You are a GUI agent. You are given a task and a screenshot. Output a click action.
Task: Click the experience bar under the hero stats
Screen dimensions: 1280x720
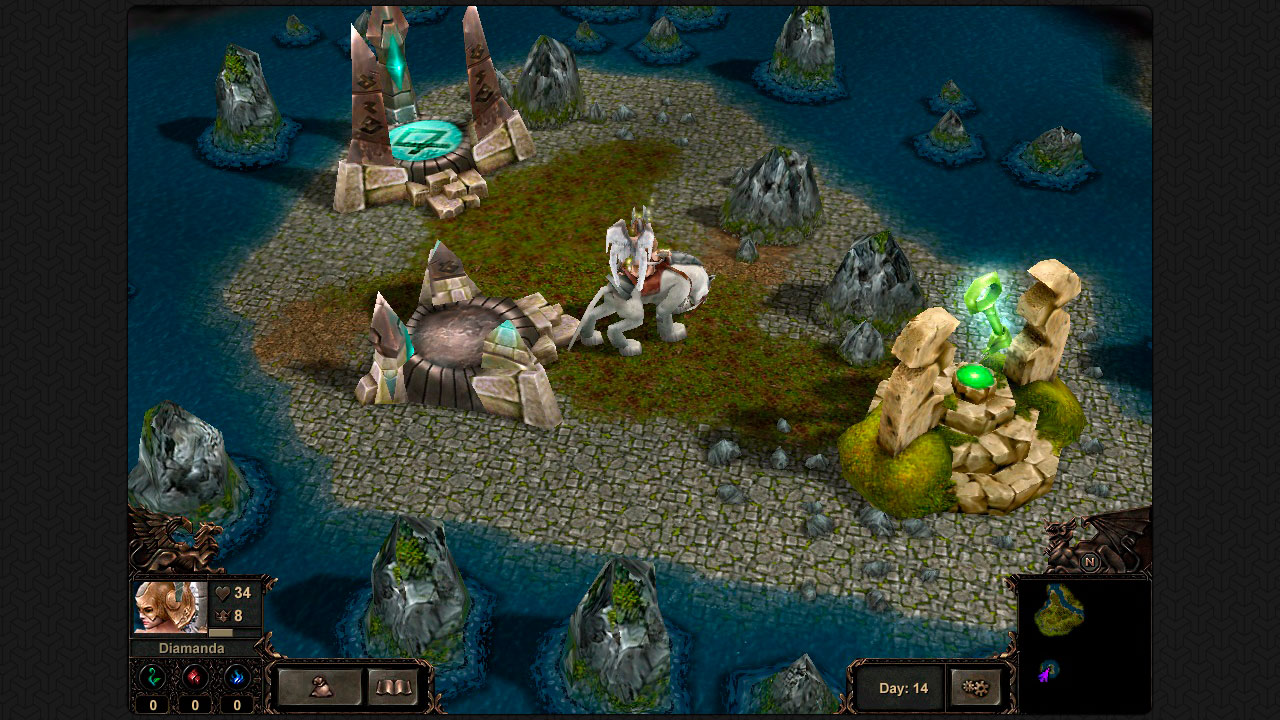220,630
